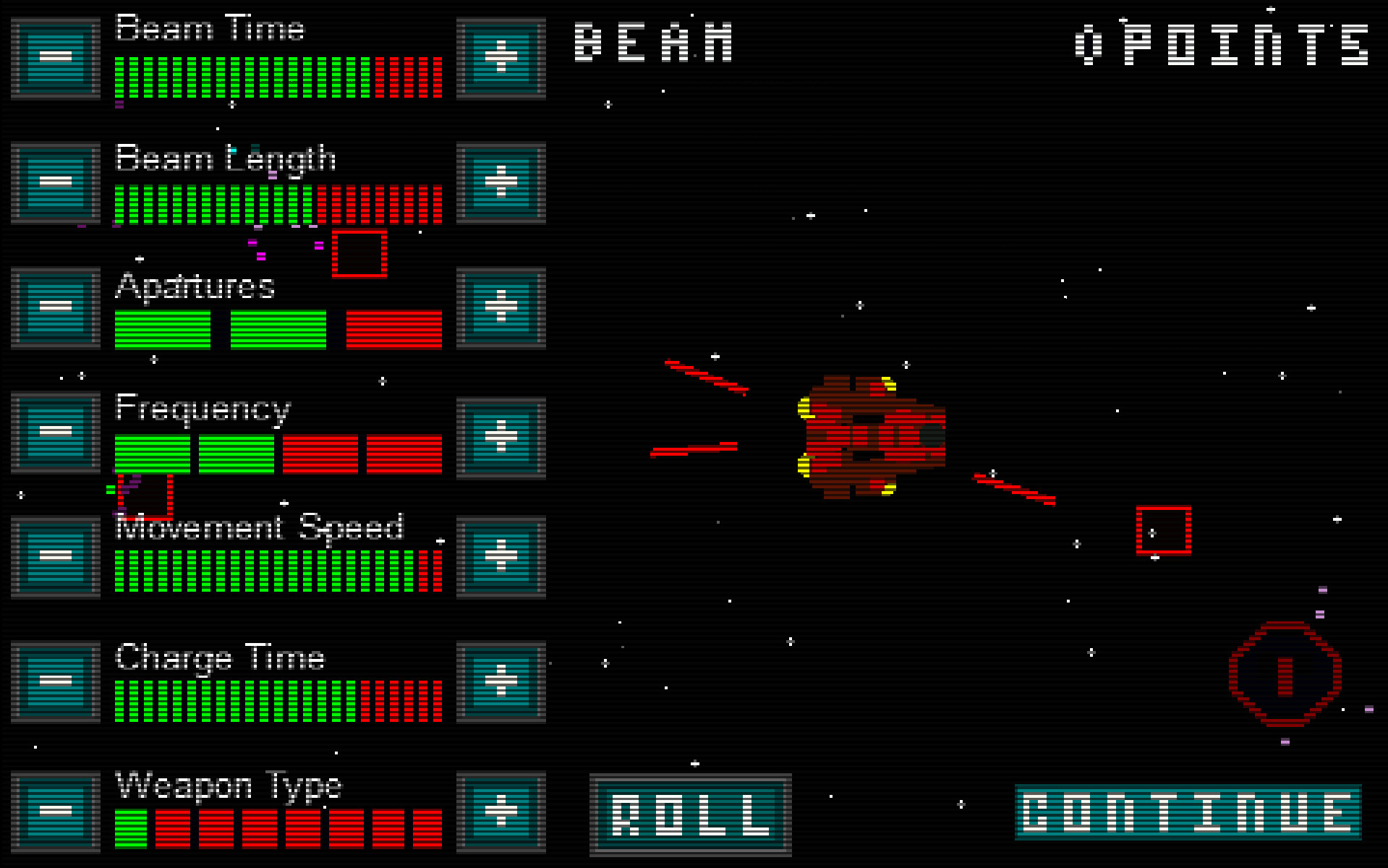The width and height of the screenshot is (1388, 868).
Task: Decrease the Beam Time stat
Action: tap(54, 56)
